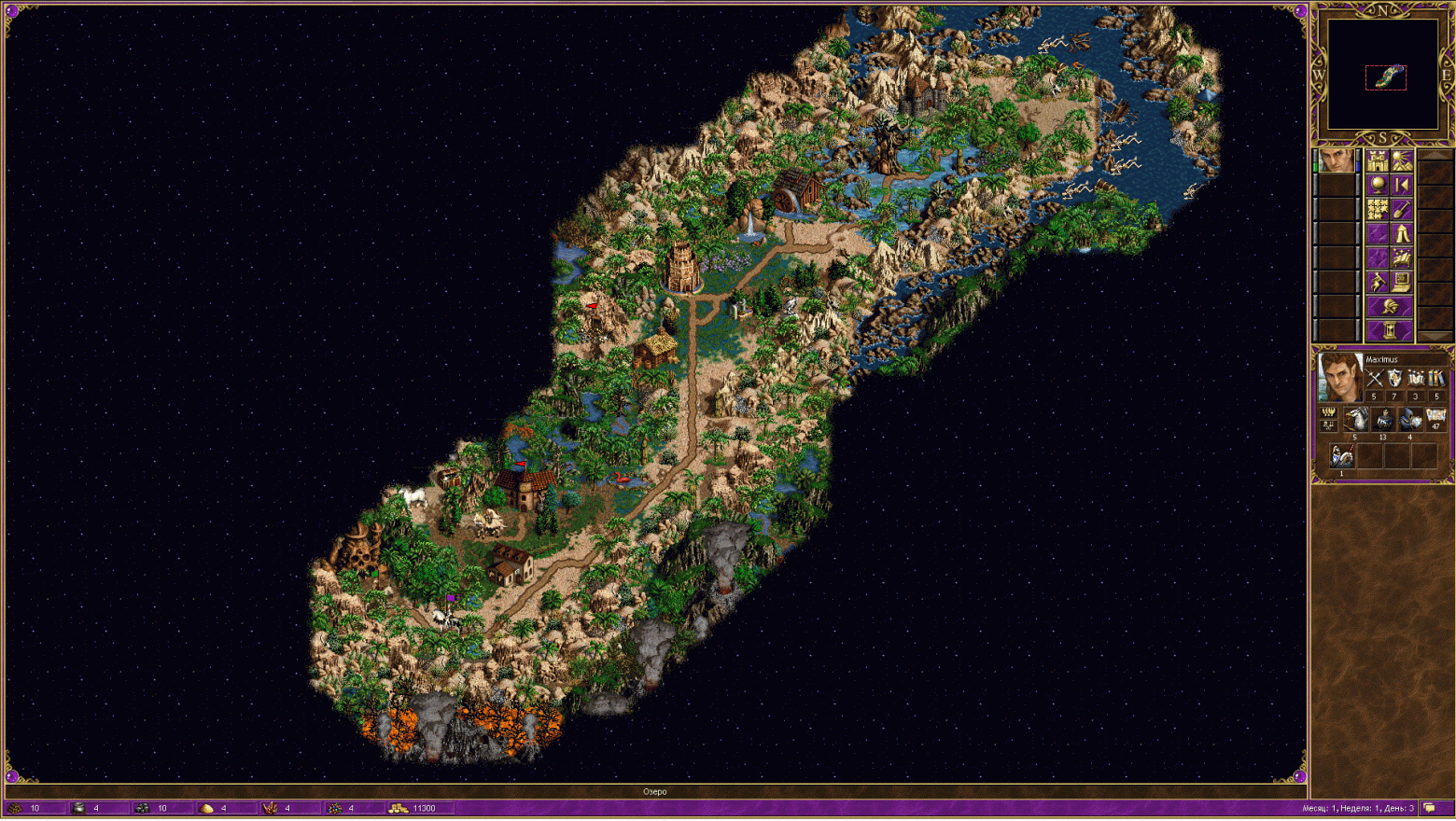The image size is (1456, 821).
Task: Select the swordsmen stack showing 13 units
Action: [1383, 419]
